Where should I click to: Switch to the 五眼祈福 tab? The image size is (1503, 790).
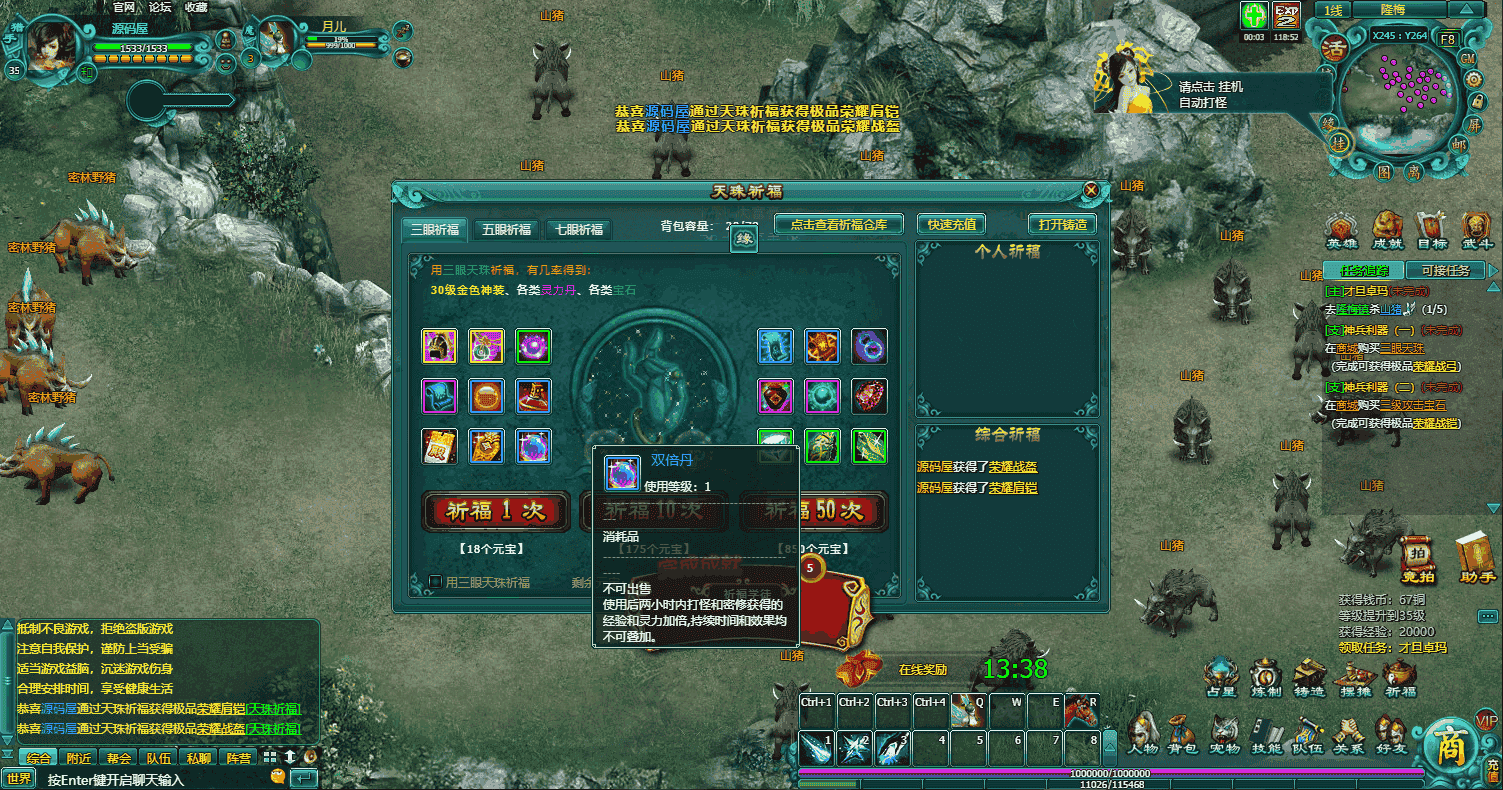(506, 229)
